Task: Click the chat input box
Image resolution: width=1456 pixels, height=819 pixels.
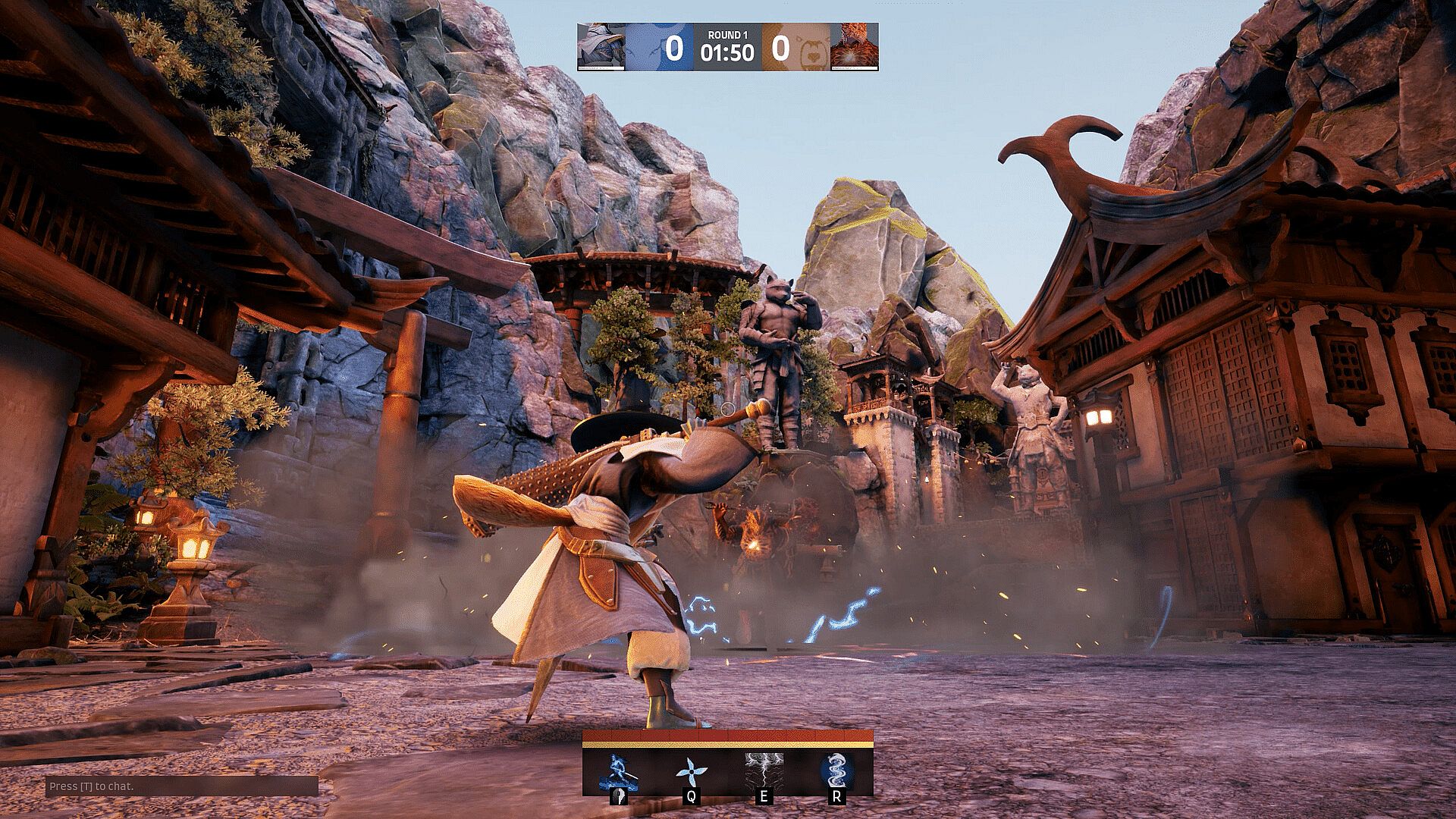Action: [182, 786]
